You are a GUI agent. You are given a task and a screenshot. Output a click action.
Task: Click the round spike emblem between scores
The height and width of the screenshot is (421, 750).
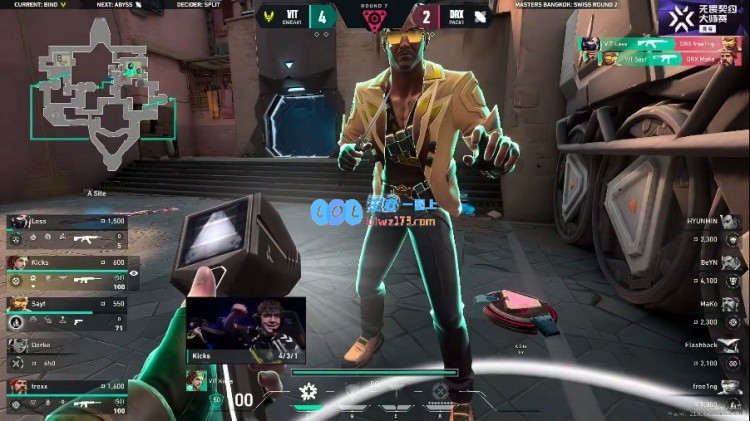374,20
